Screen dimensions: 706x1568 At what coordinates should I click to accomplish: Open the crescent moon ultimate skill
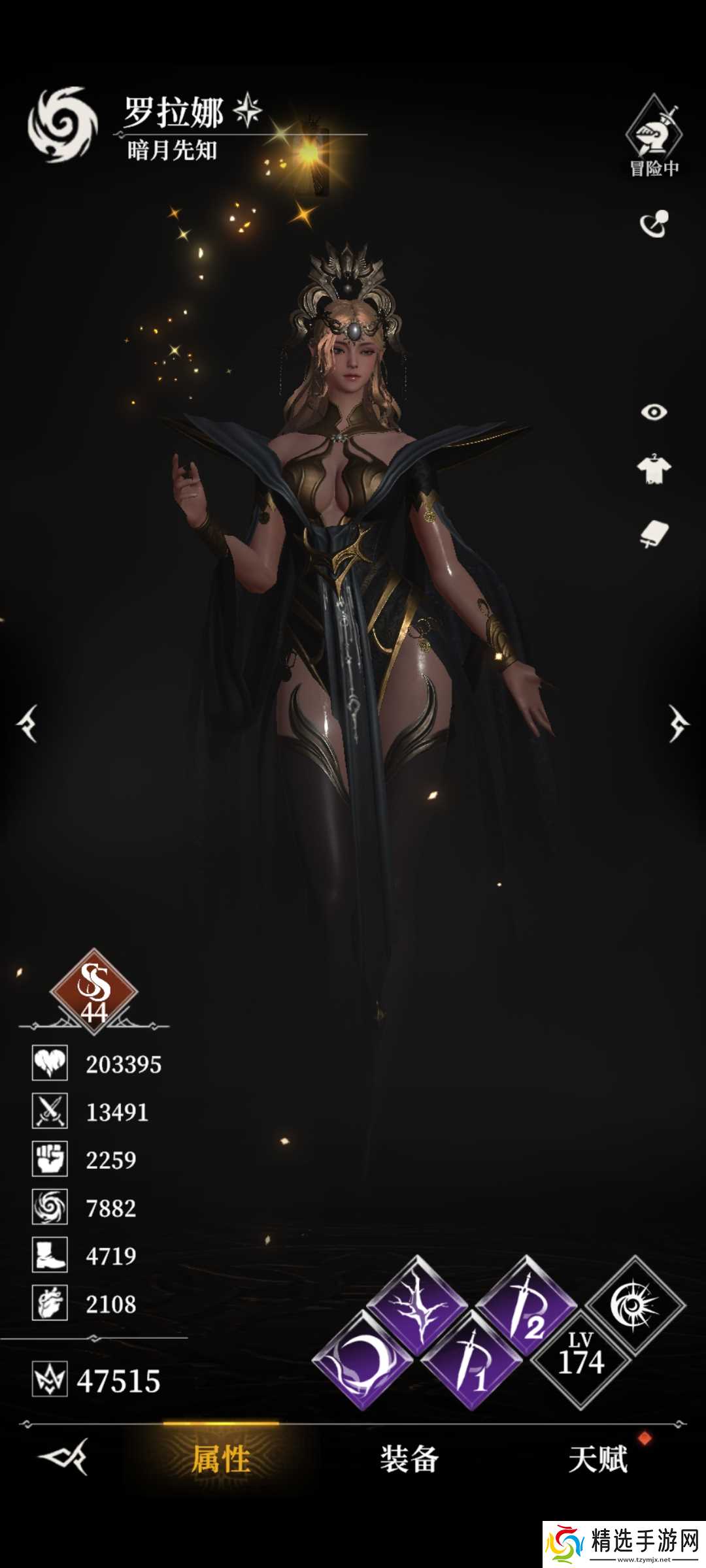(361, 1360)
